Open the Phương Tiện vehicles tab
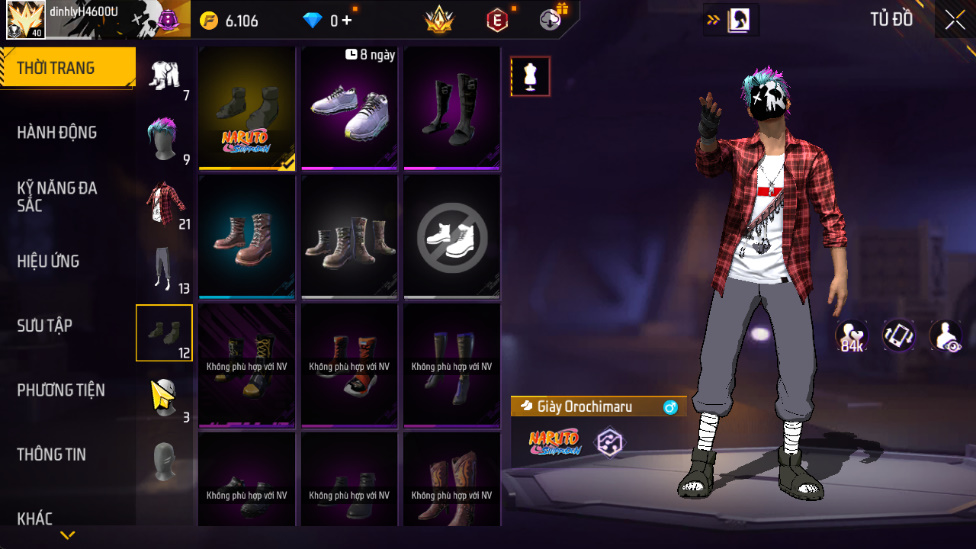The height and width of the screenshot is (549, 976). point(61,390)
